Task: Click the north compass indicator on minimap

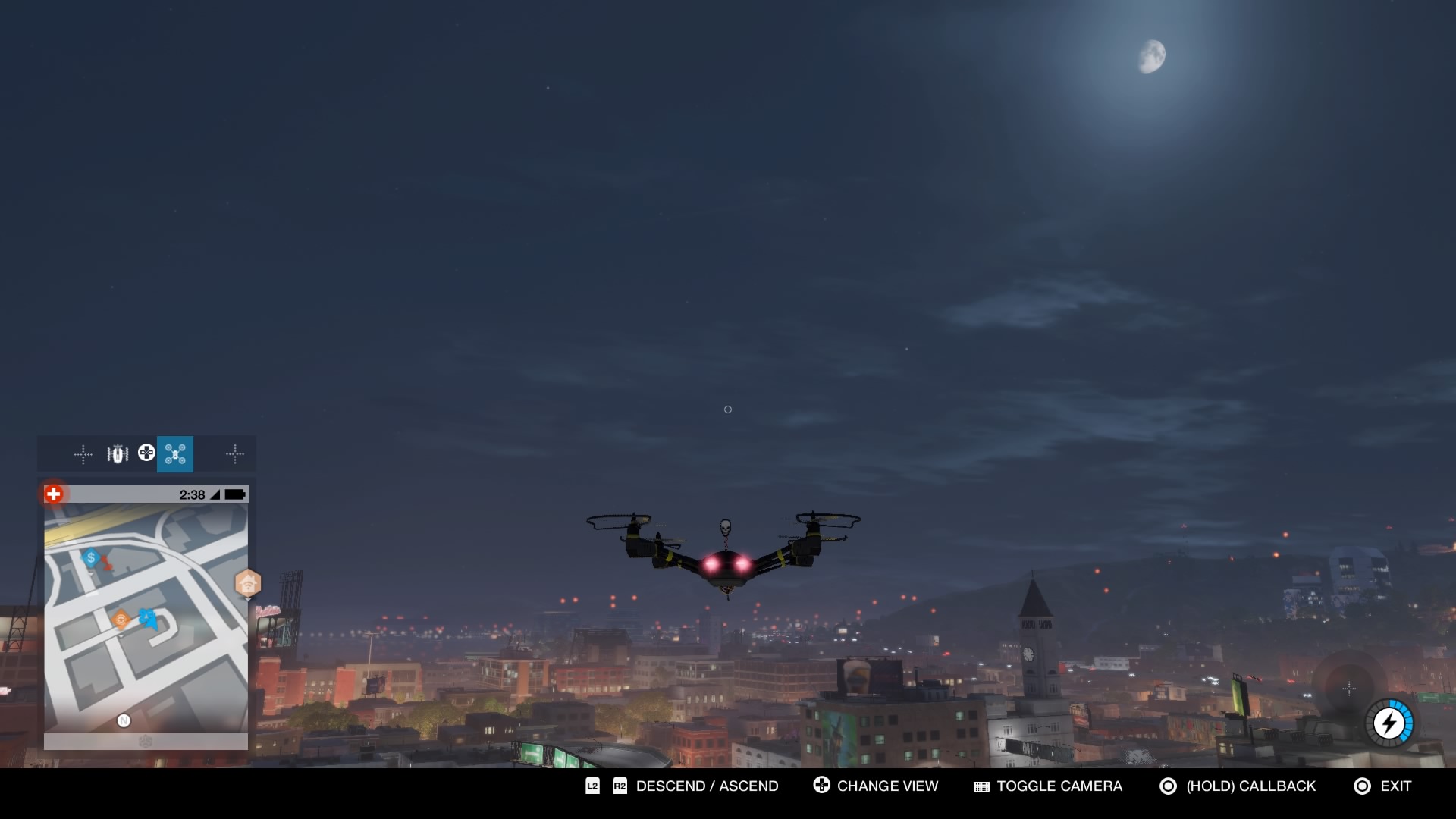Action: pos(124,720)
